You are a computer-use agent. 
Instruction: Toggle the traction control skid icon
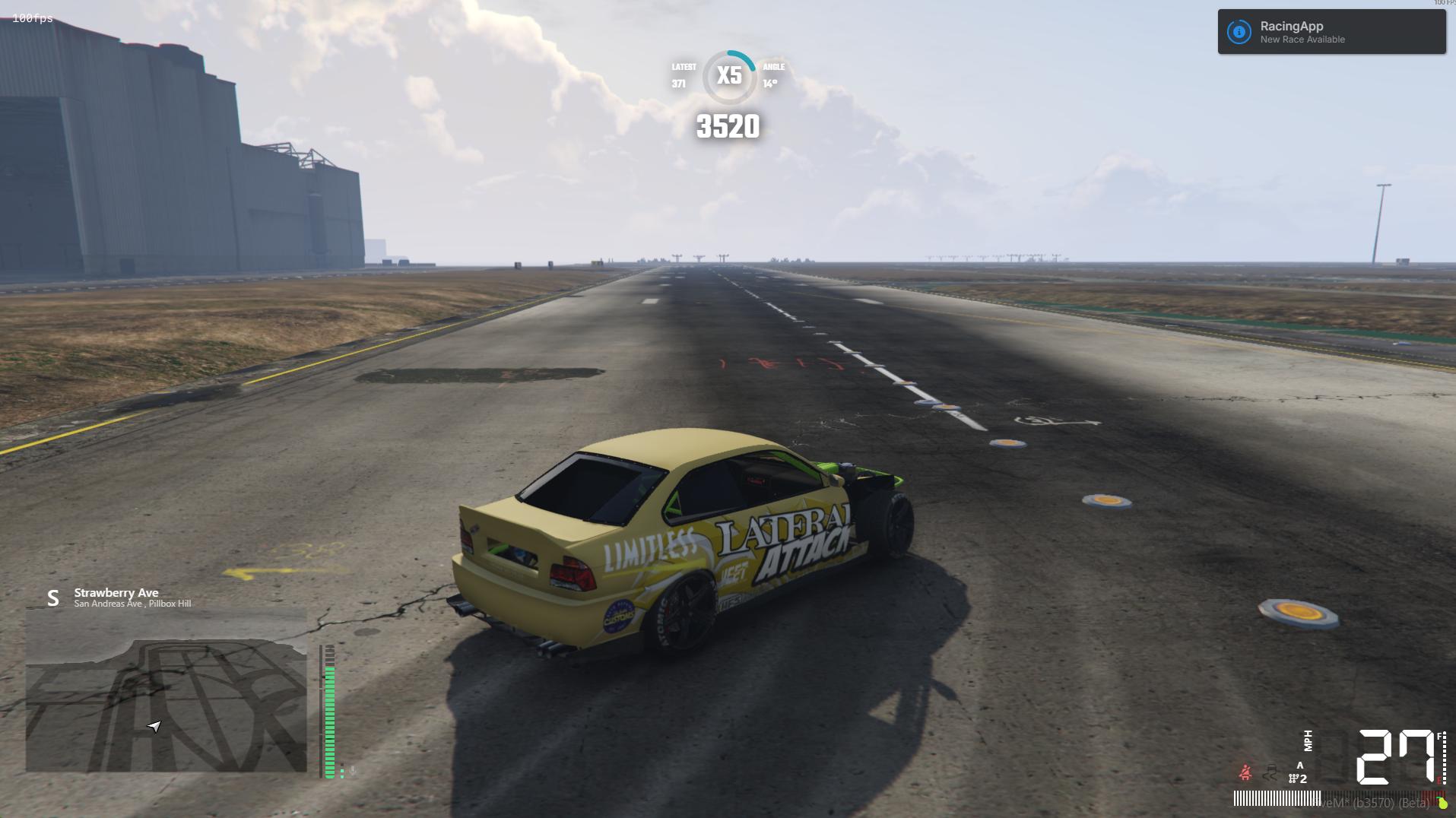click(1270, 773)
